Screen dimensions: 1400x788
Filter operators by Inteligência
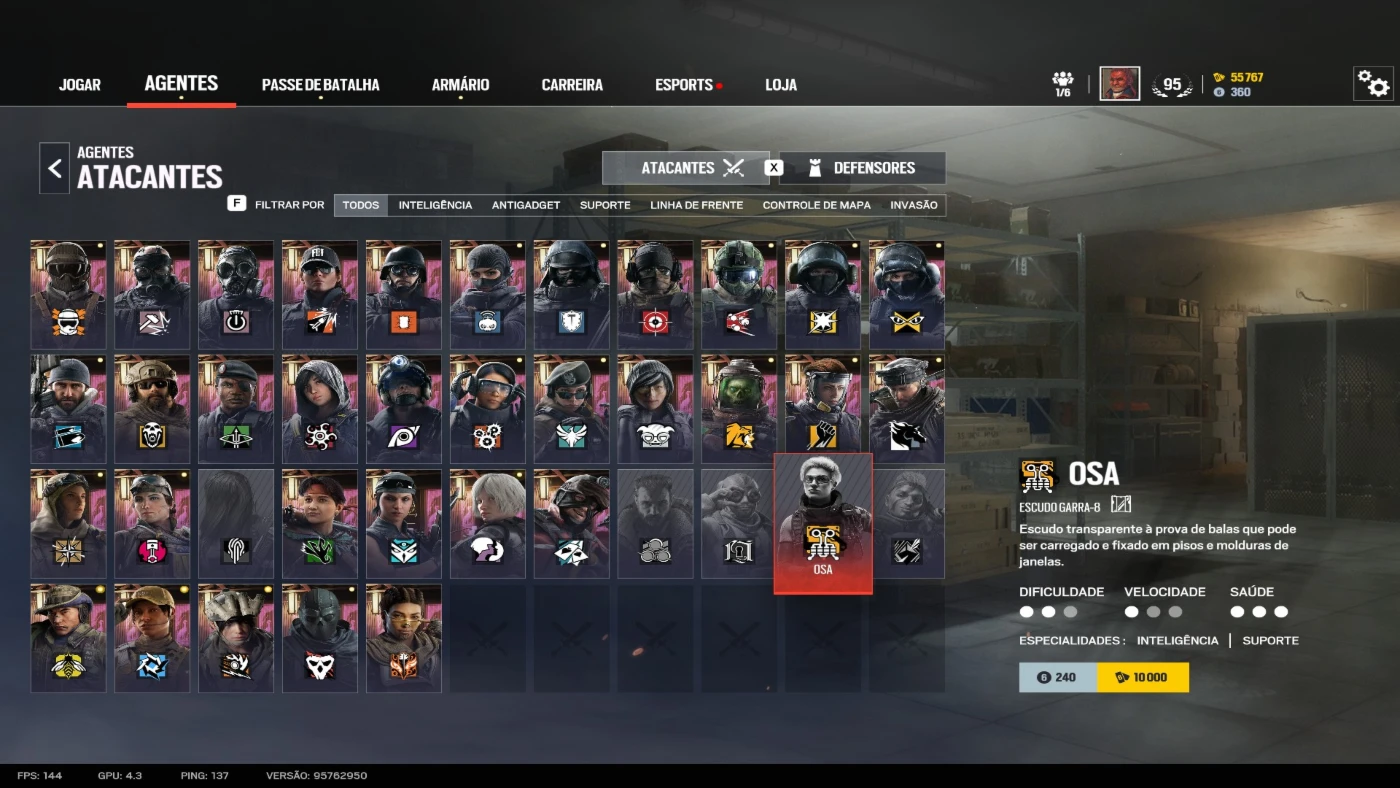point(435,205)
